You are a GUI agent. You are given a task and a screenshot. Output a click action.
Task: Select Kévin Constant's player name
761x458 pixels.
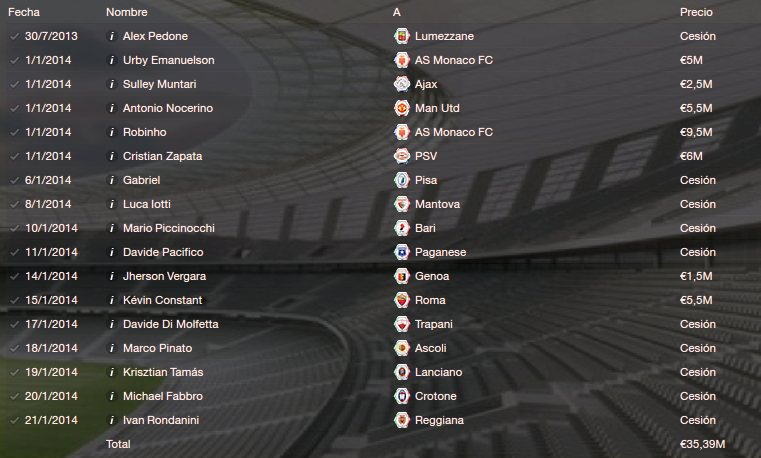pyautogui.click(x=162, y=300)
